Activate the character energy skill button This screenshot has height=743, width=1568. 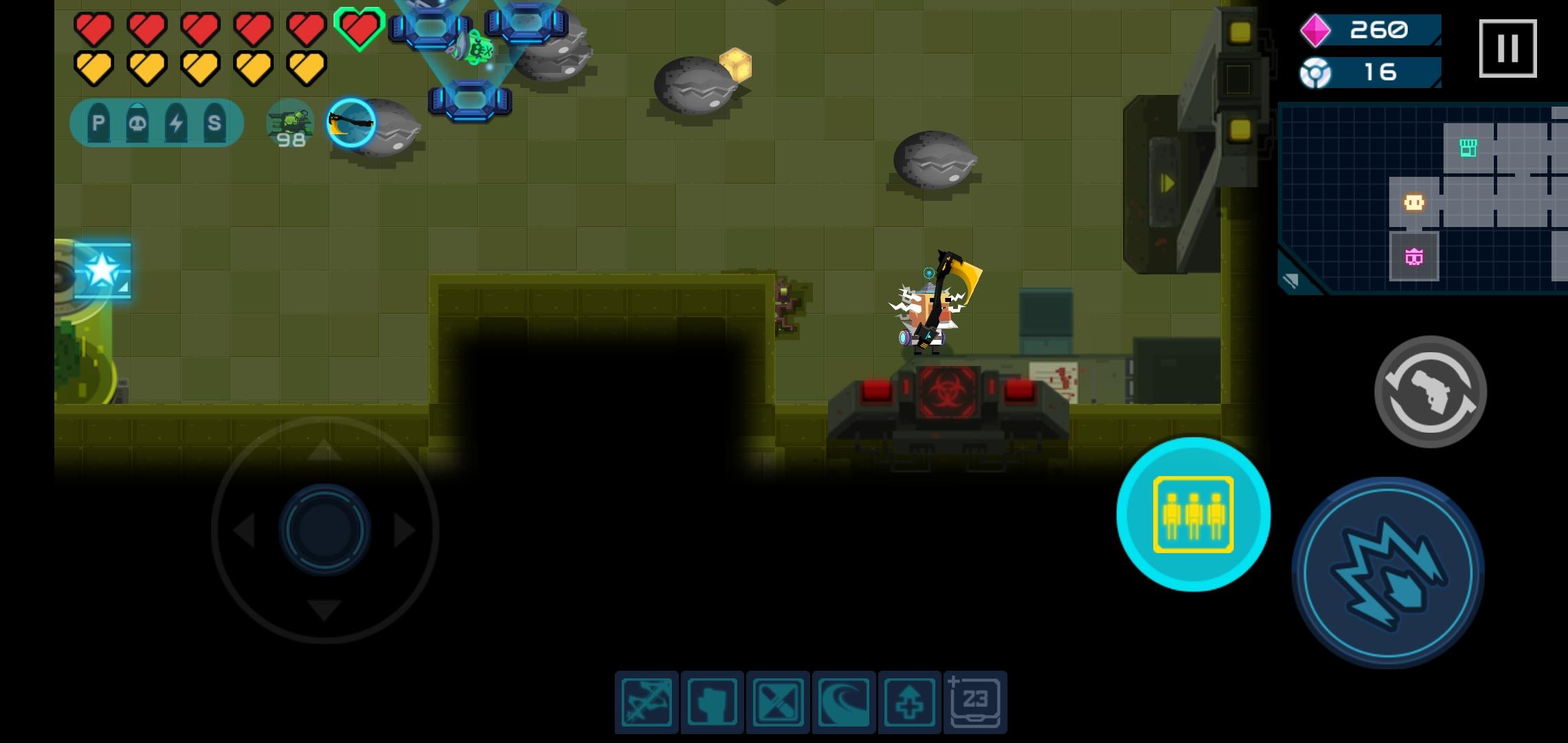tap(1193, 516)
